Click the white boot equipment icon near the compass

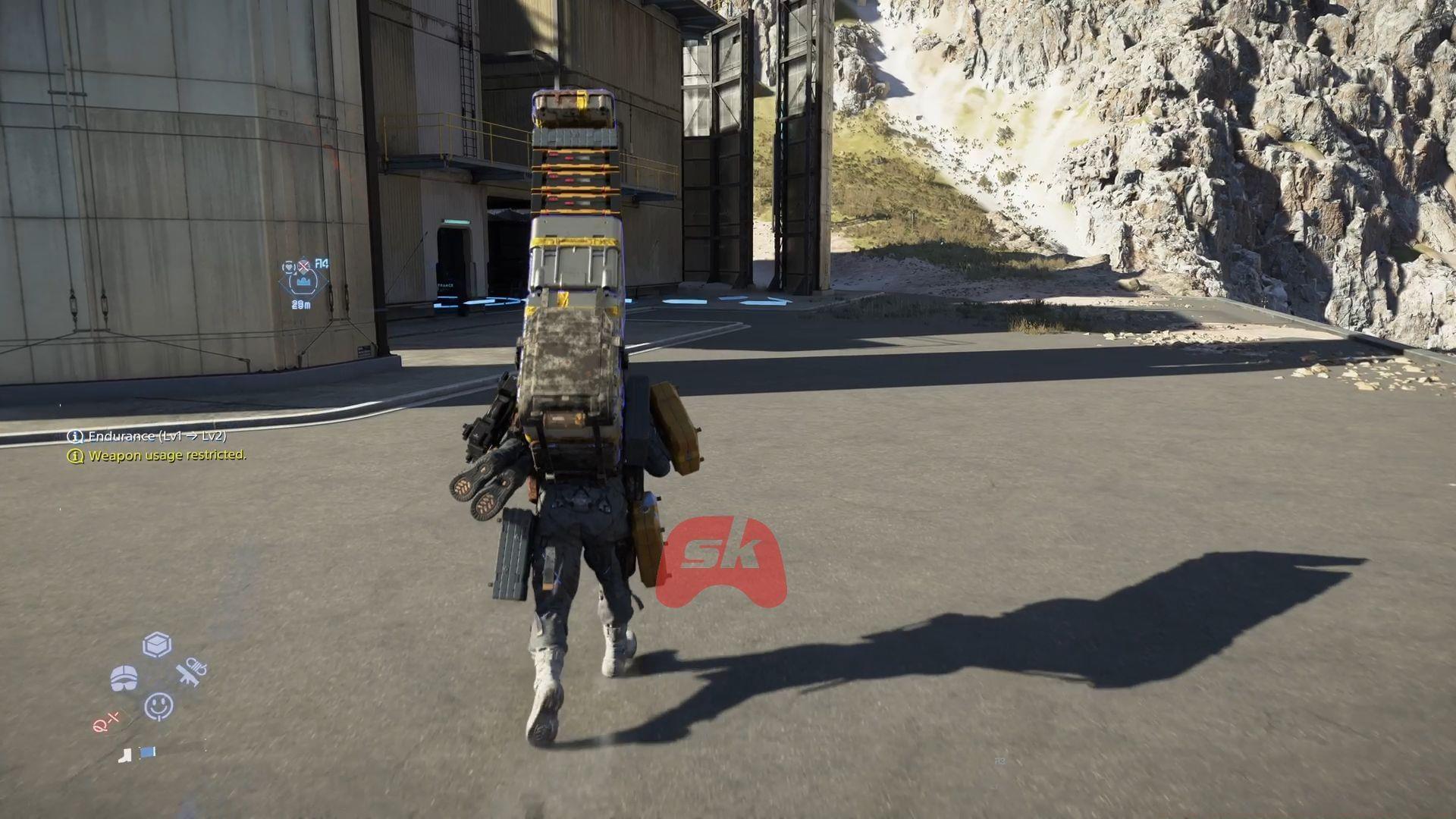tap(126, 755)
